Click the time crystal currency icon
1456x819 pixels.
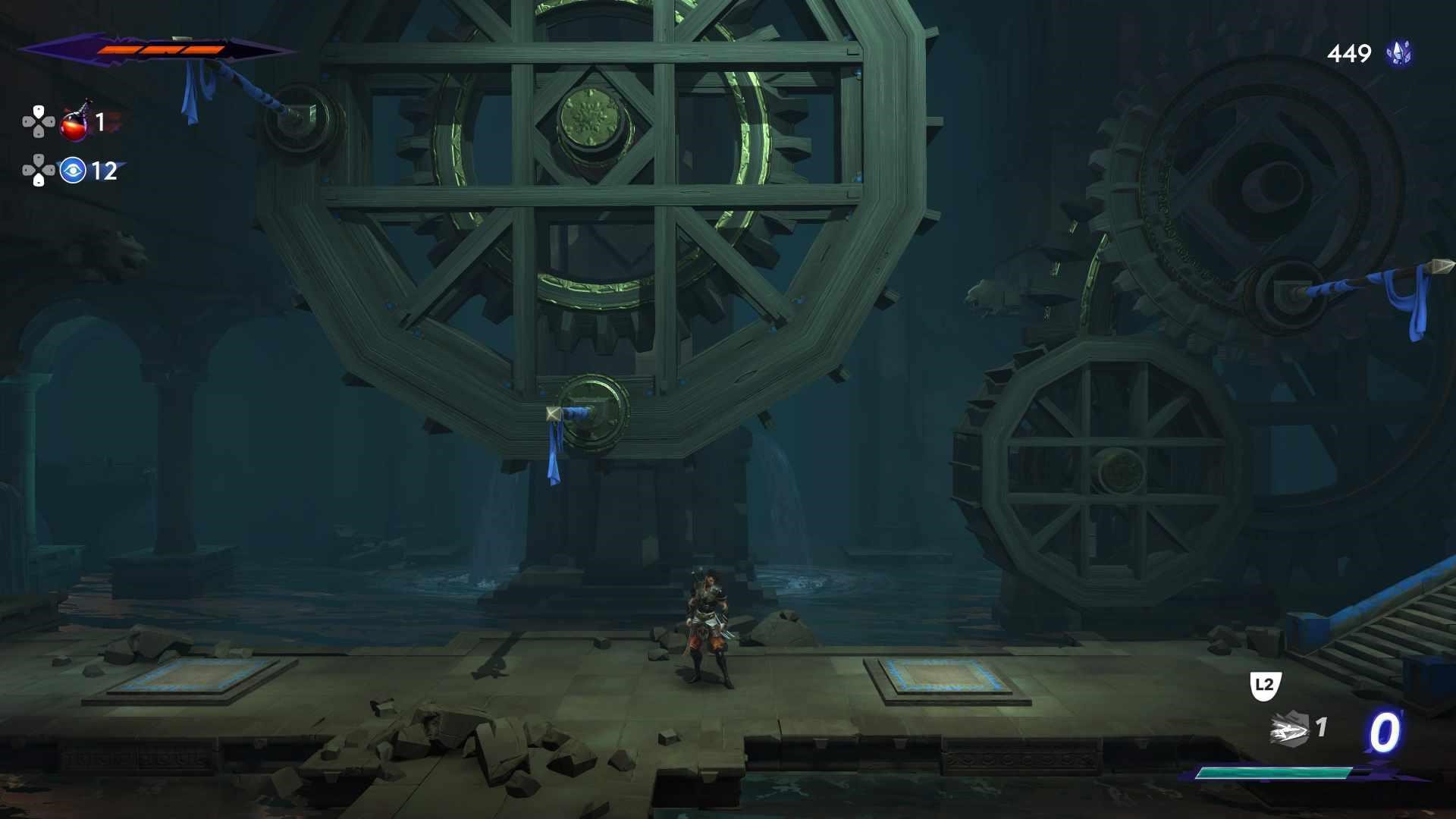(x=1398, y=53)
